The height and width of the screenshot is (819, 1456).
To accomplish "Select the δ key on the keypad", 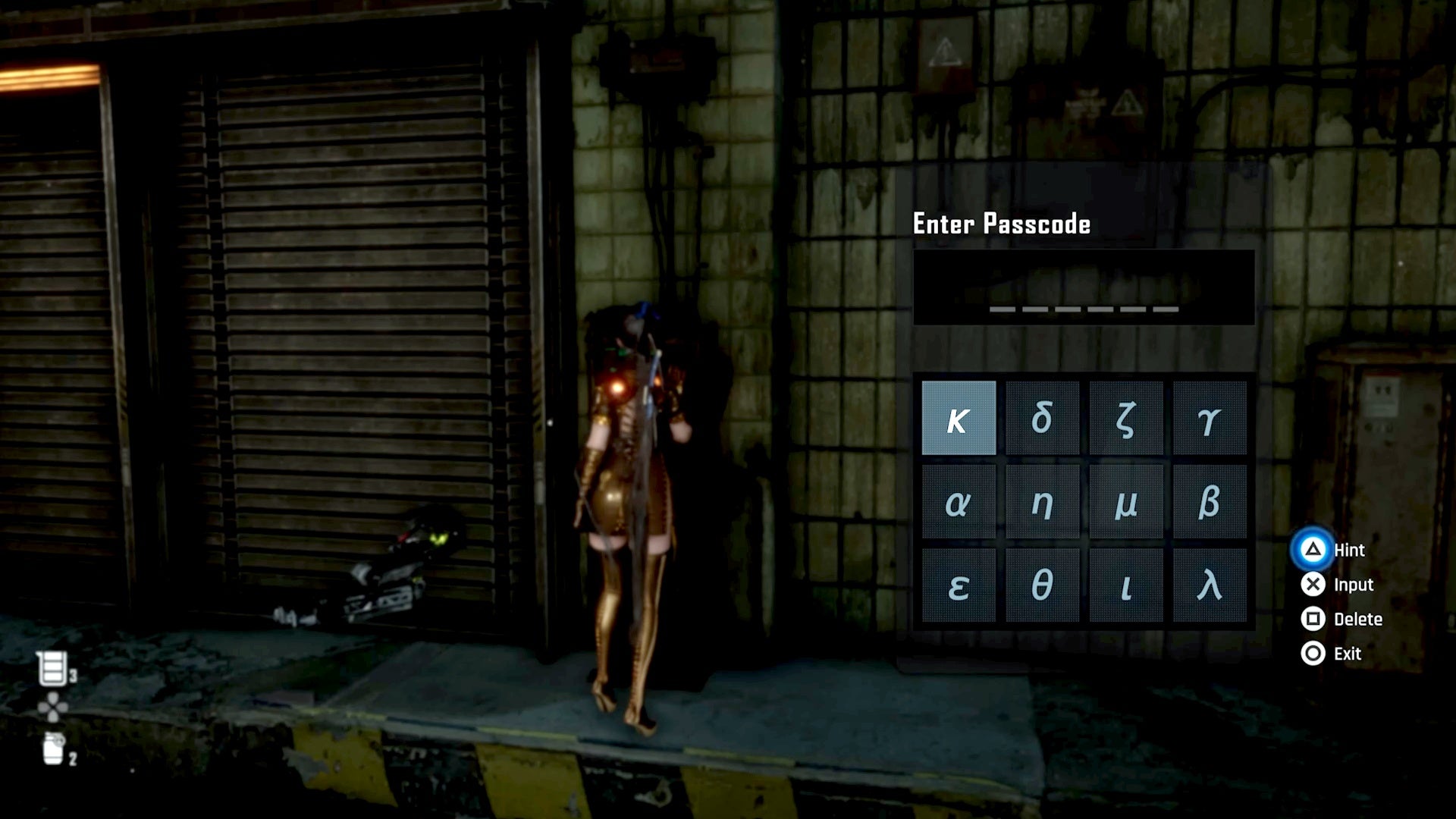I will point(1043,418).
